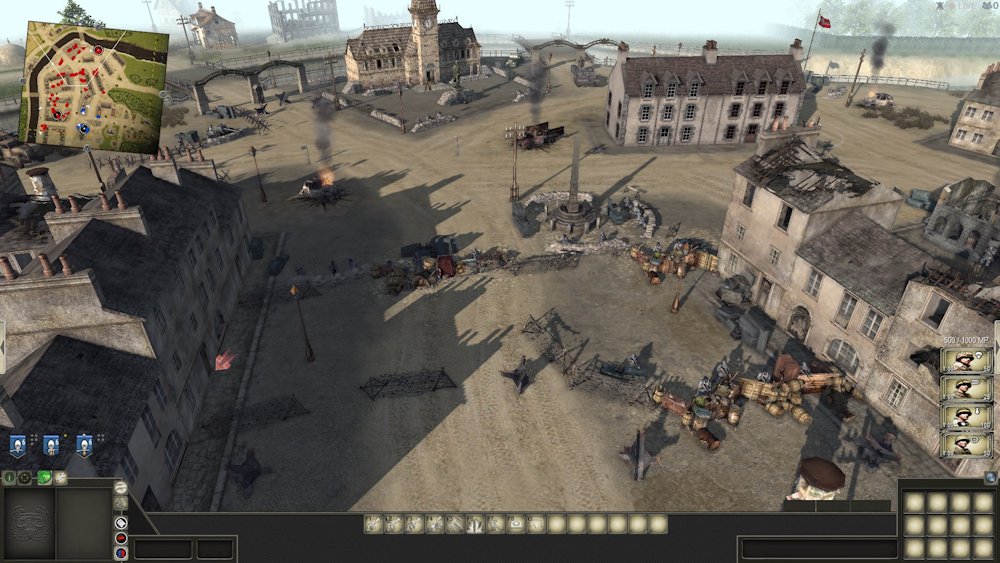The image size is (1000, 563).
Task: Open the wrench repair icon
Action: coord(60,478)
